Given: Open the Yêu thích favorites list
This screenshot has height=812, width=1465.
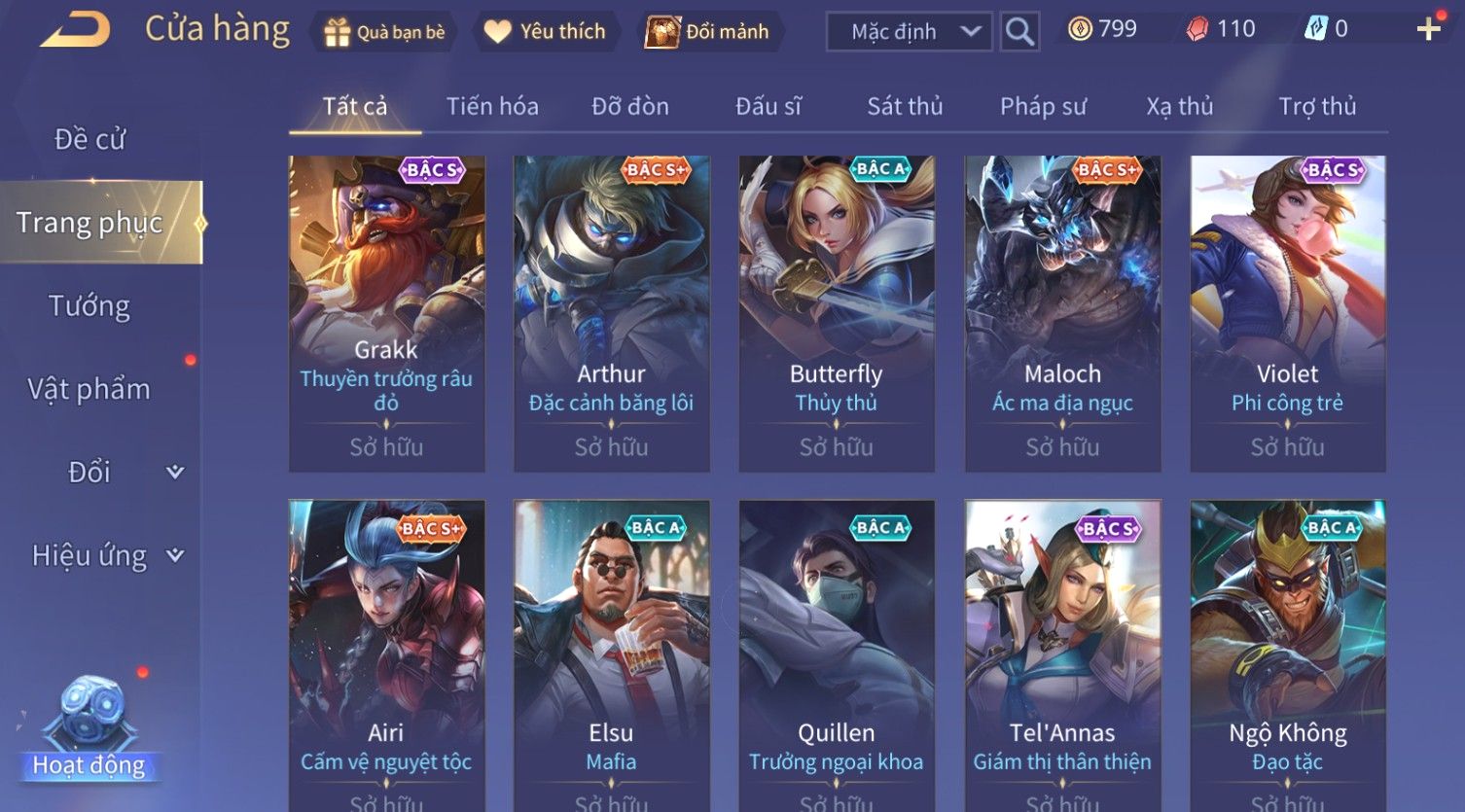Looking at the screenshot, I should coord(545,32).
